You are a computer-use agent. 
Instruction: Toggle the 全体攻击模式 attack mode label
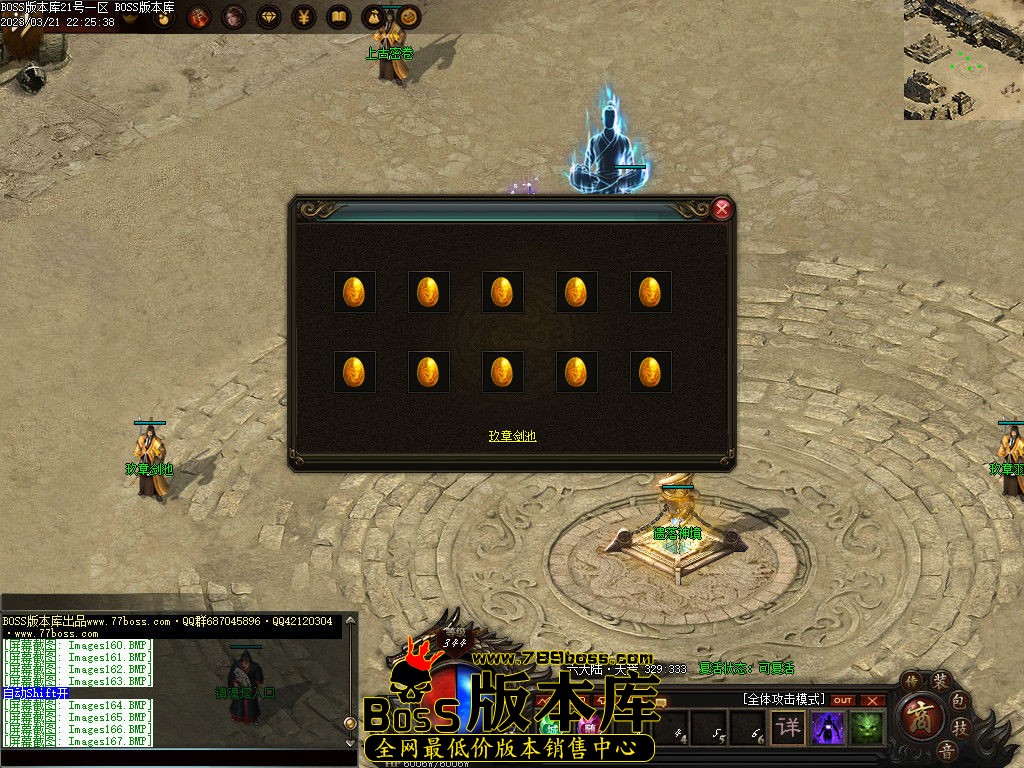click(783, 699)
